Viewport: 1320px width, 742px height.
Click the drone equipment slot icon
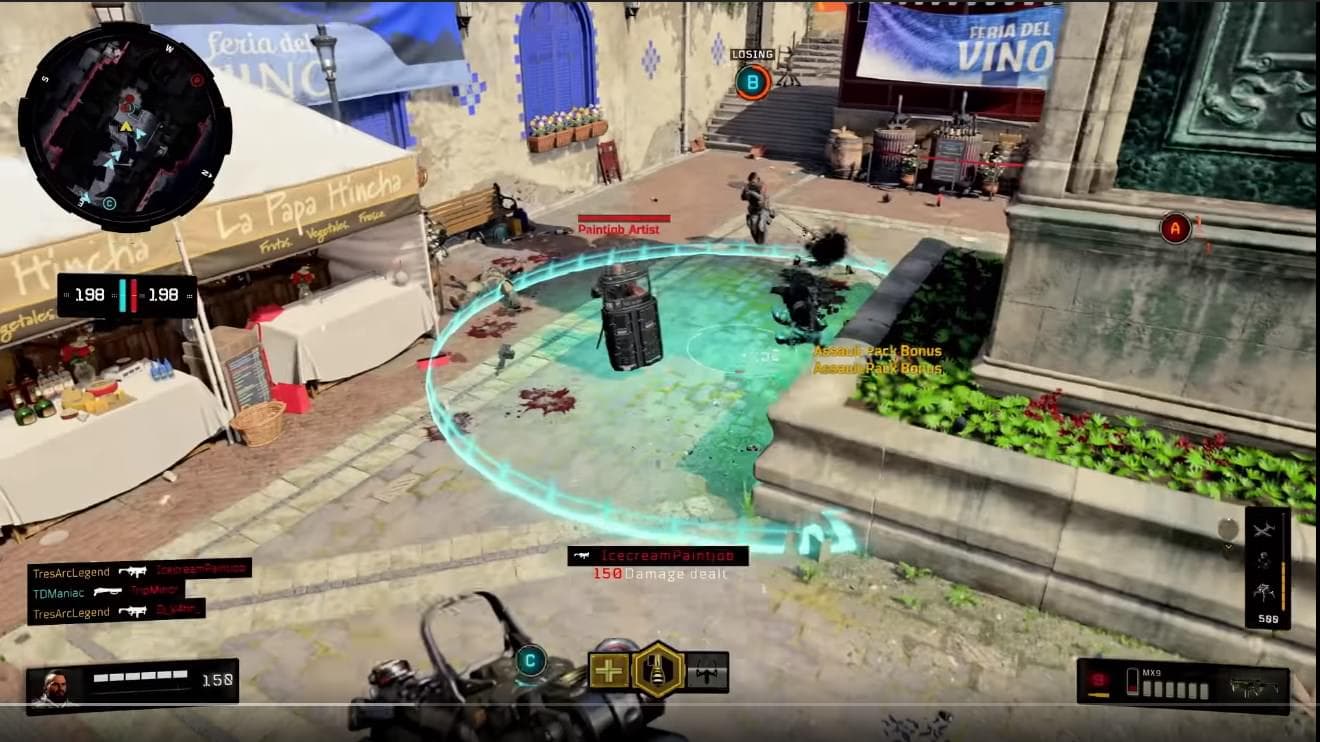pos(707,671)
